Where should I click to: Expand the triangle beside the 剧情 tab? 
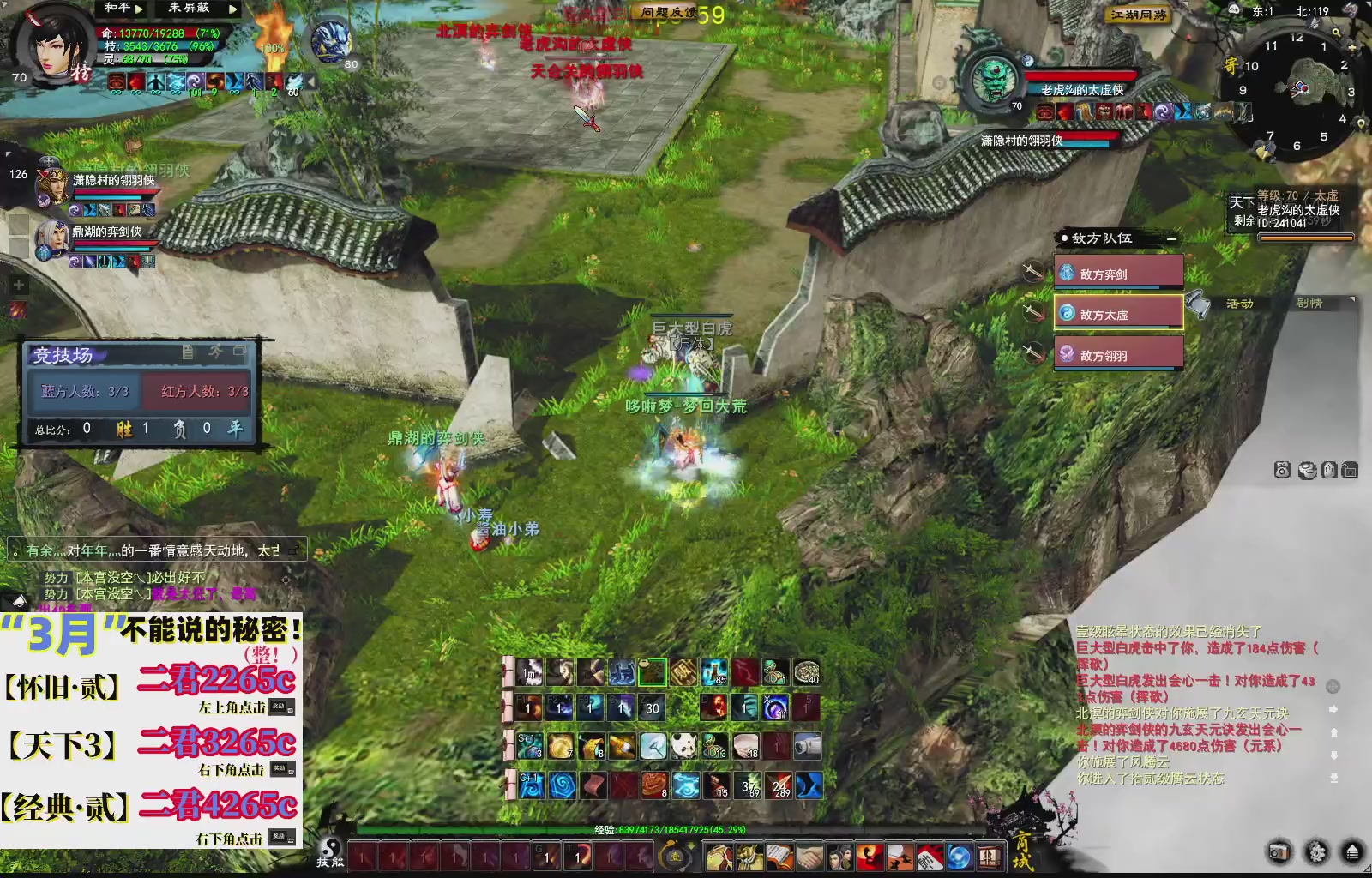[x=1351, y=299]
